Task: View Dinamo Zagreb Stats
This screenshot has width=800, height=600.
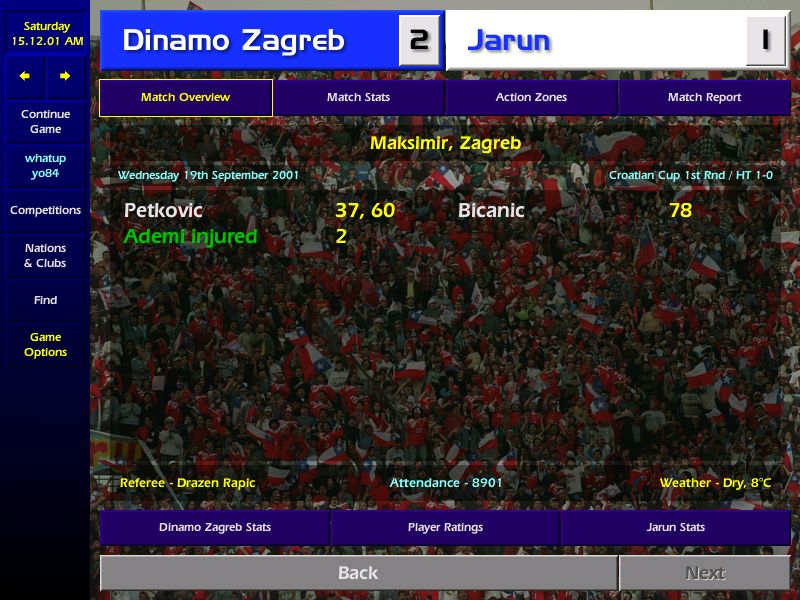Action: [x=214, y=527]
